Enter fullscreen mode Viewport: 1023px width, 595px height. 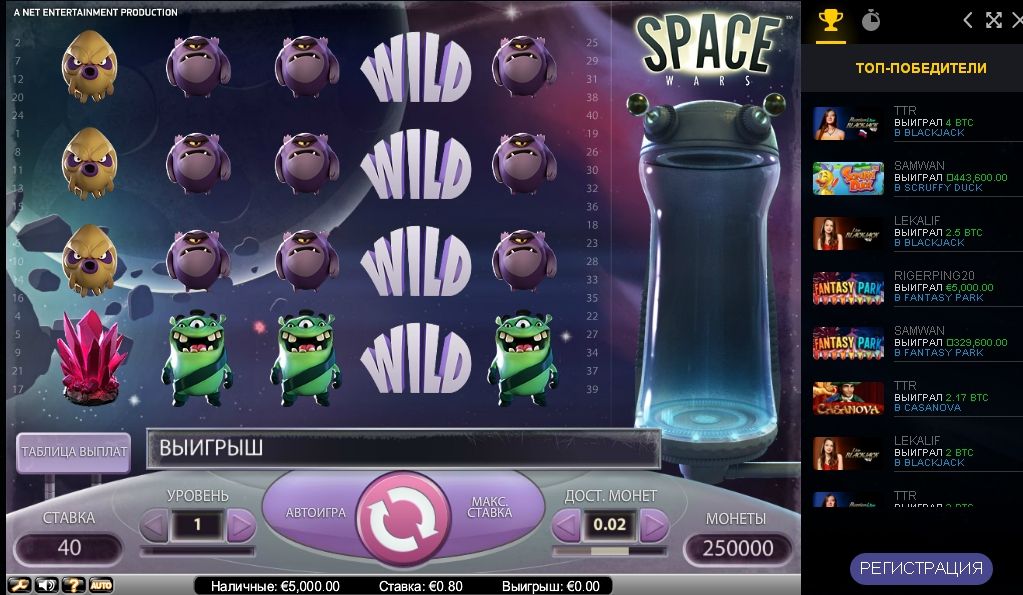point(993,20)
